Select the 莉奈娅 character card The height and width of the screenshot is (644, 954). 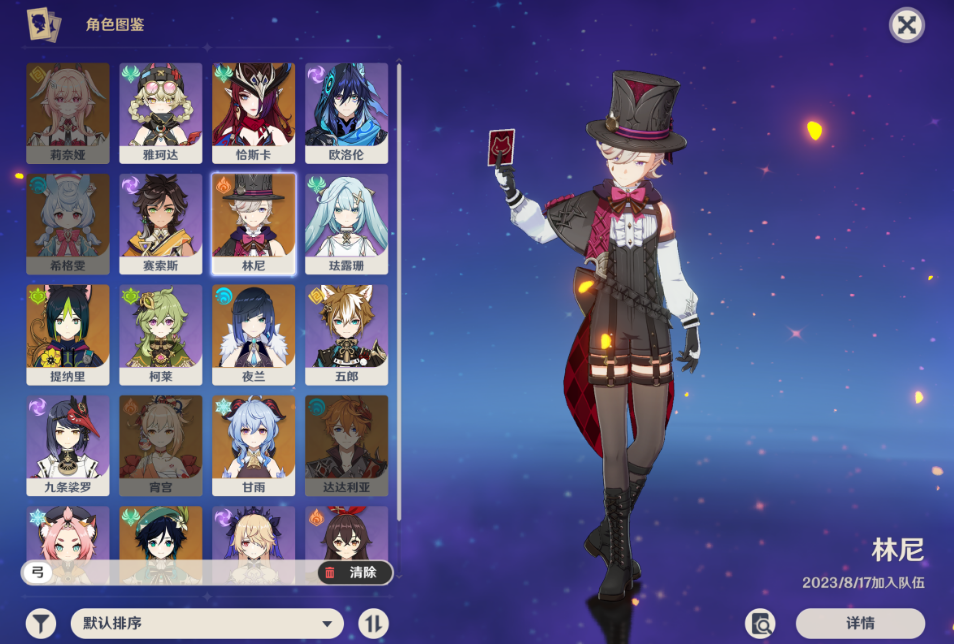68,113
